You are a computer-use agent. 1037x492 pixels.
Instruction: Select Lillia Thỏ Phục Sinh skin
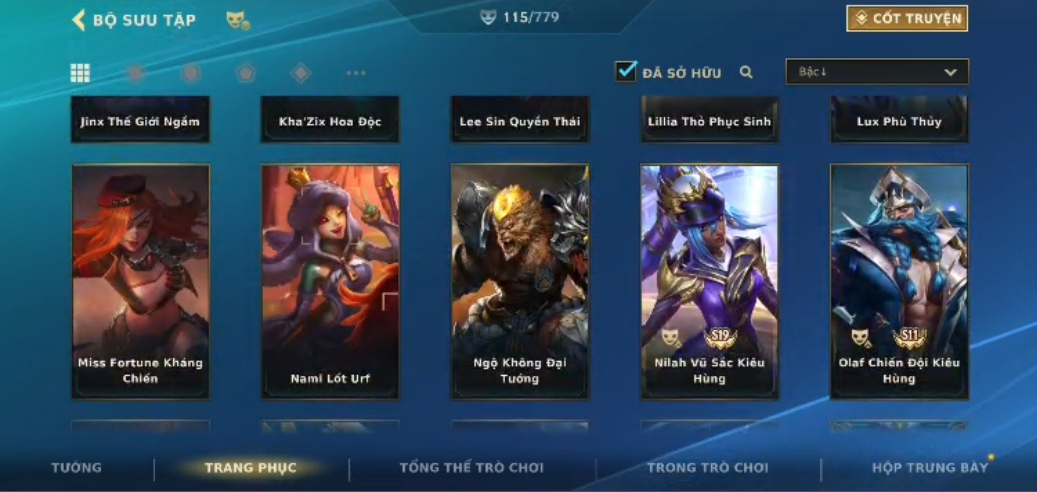pyautogui.click(x=709, y=121)
